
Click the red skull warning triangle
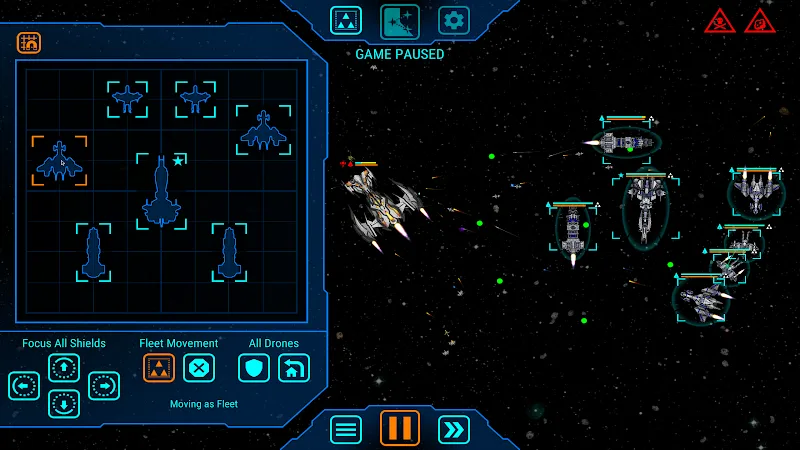pyautogui.click(x=720, y=20)
